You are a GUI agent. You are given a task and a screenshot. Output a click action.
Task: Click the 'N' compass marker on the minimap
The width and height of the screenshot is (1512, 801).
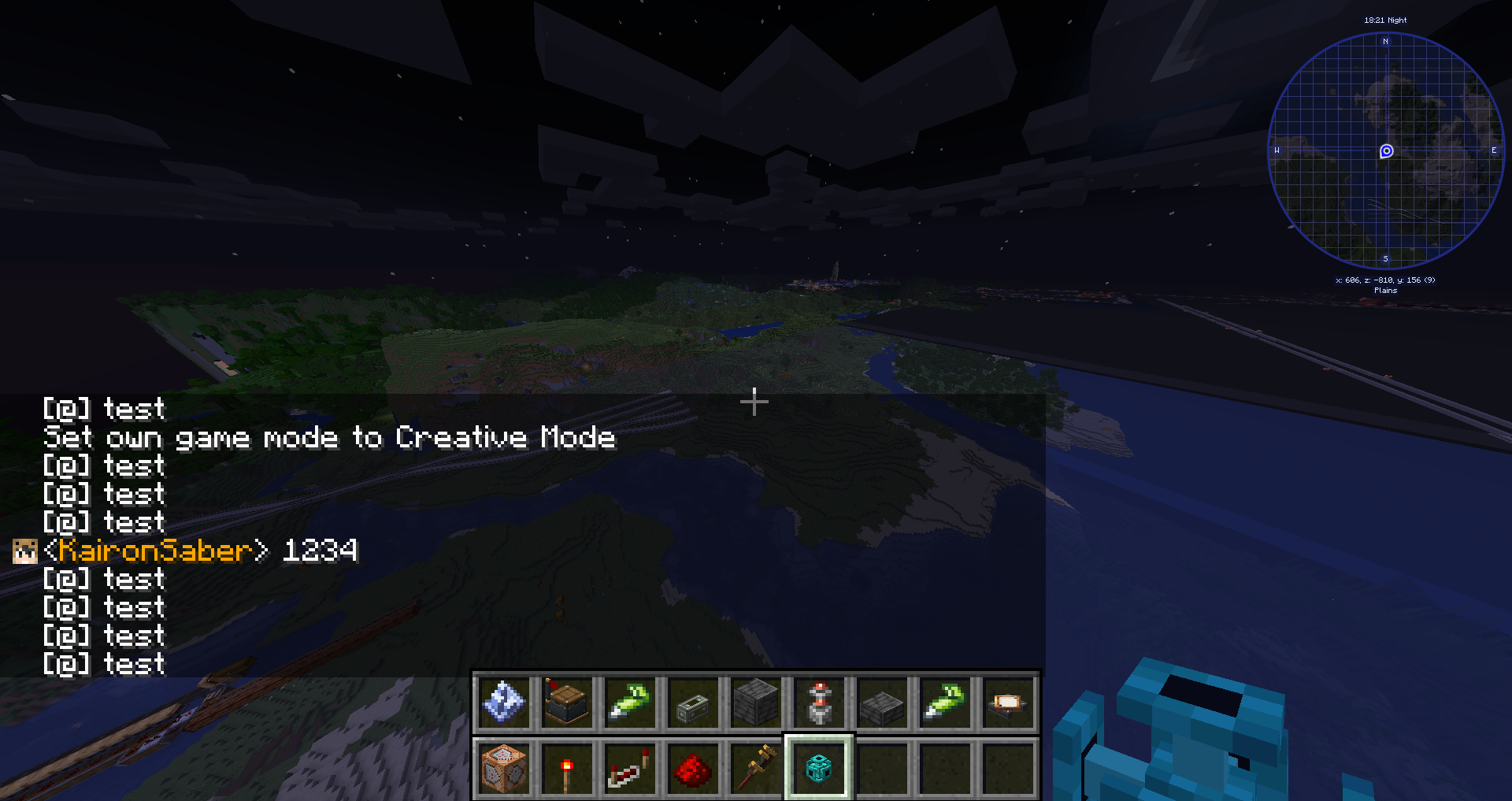pos(1385,39)
